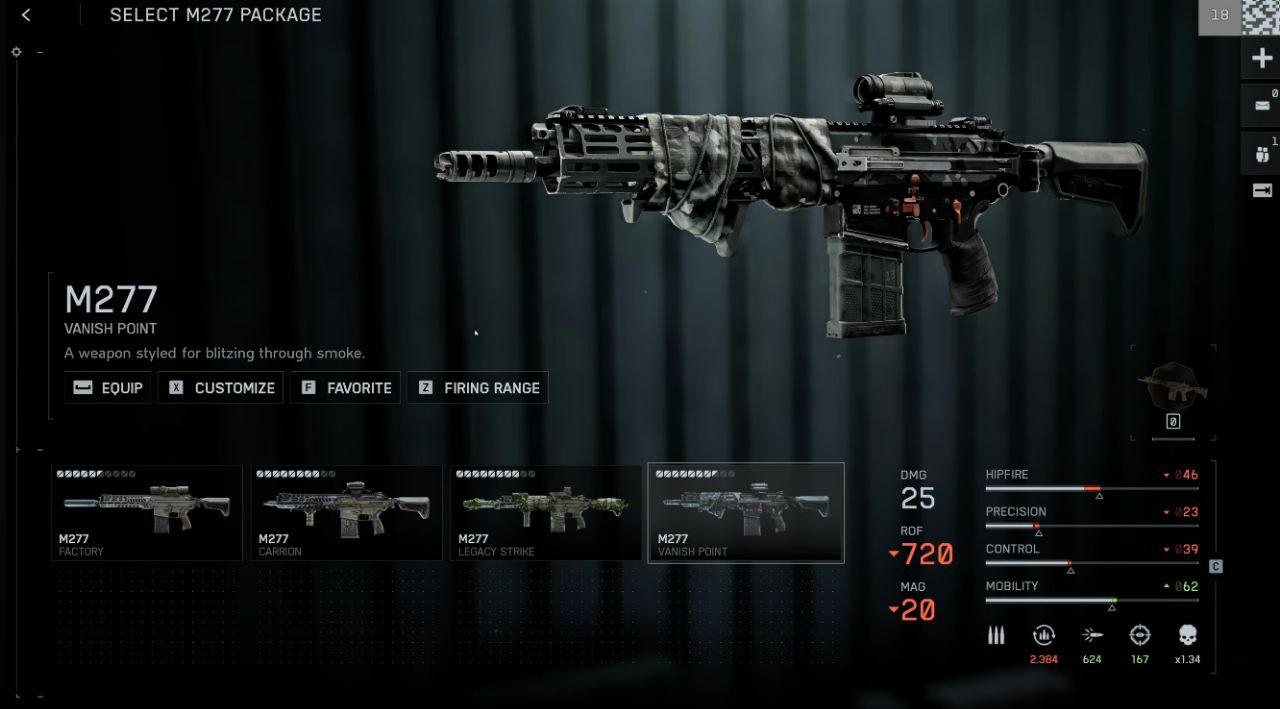Pick the M277 Legacy Strike package
The width and height of the screenshot is (1280, 709).
pos(546,512)
